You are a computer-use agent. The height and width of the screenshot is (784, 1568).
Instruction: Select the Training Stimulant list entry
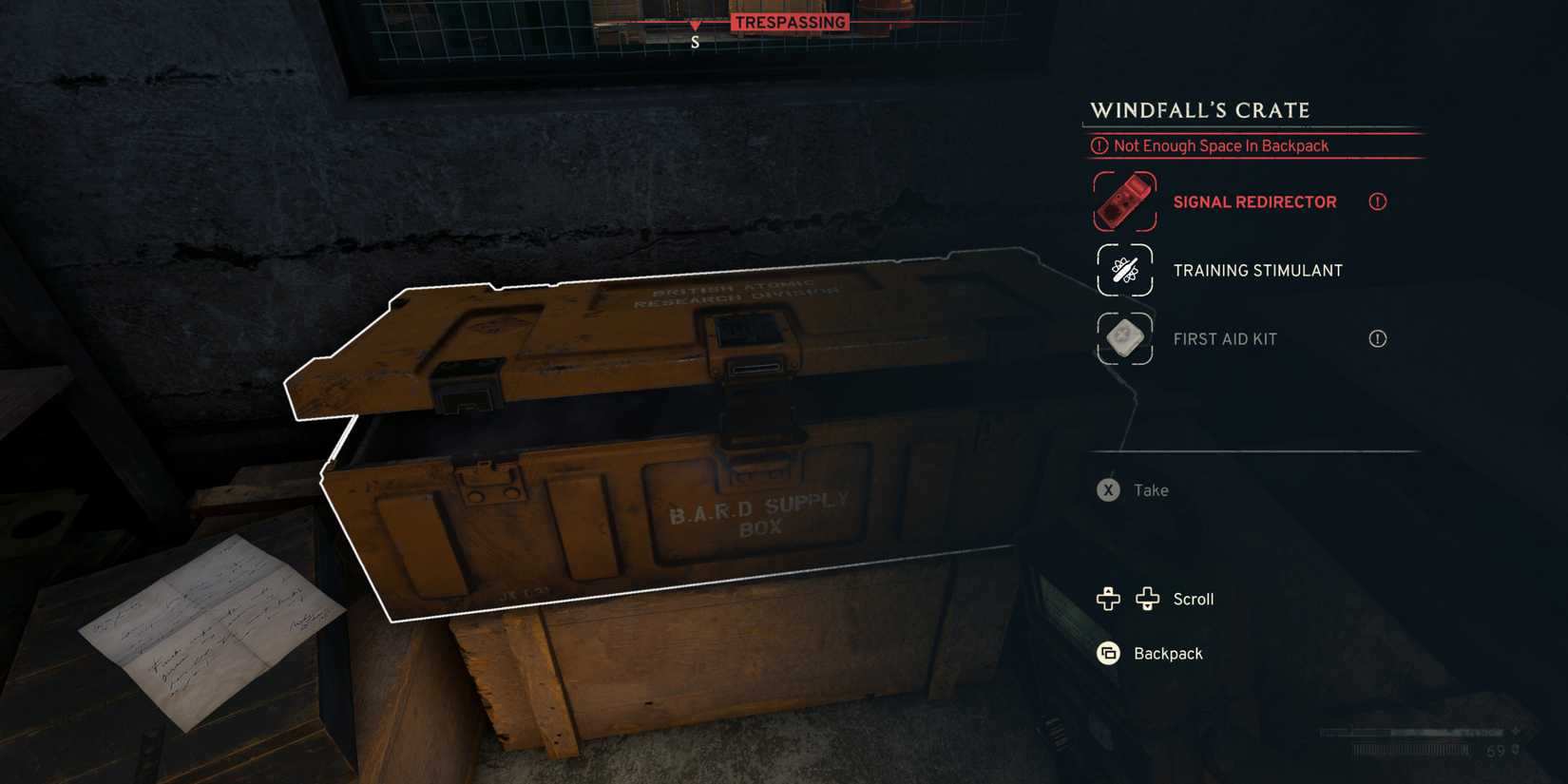click(1258, 270)
